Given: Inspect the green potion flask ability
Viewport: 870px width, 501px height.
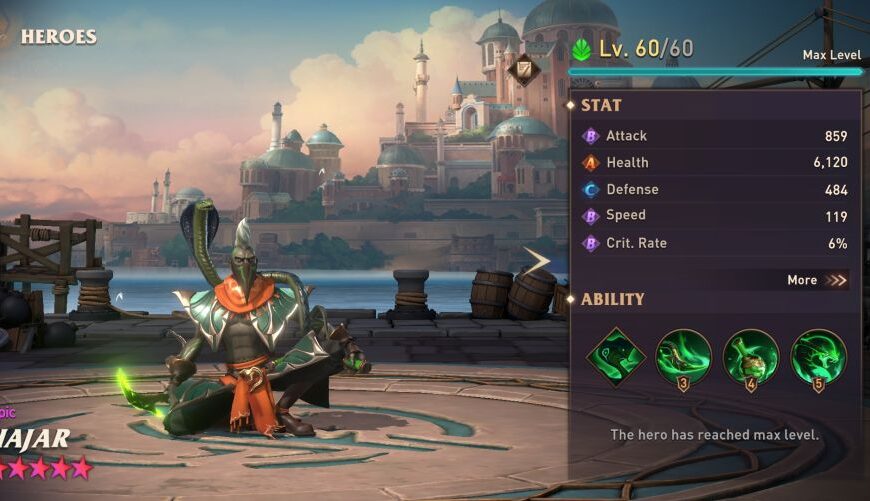Looking at the screenshot, I should click(x=751, y=357).
